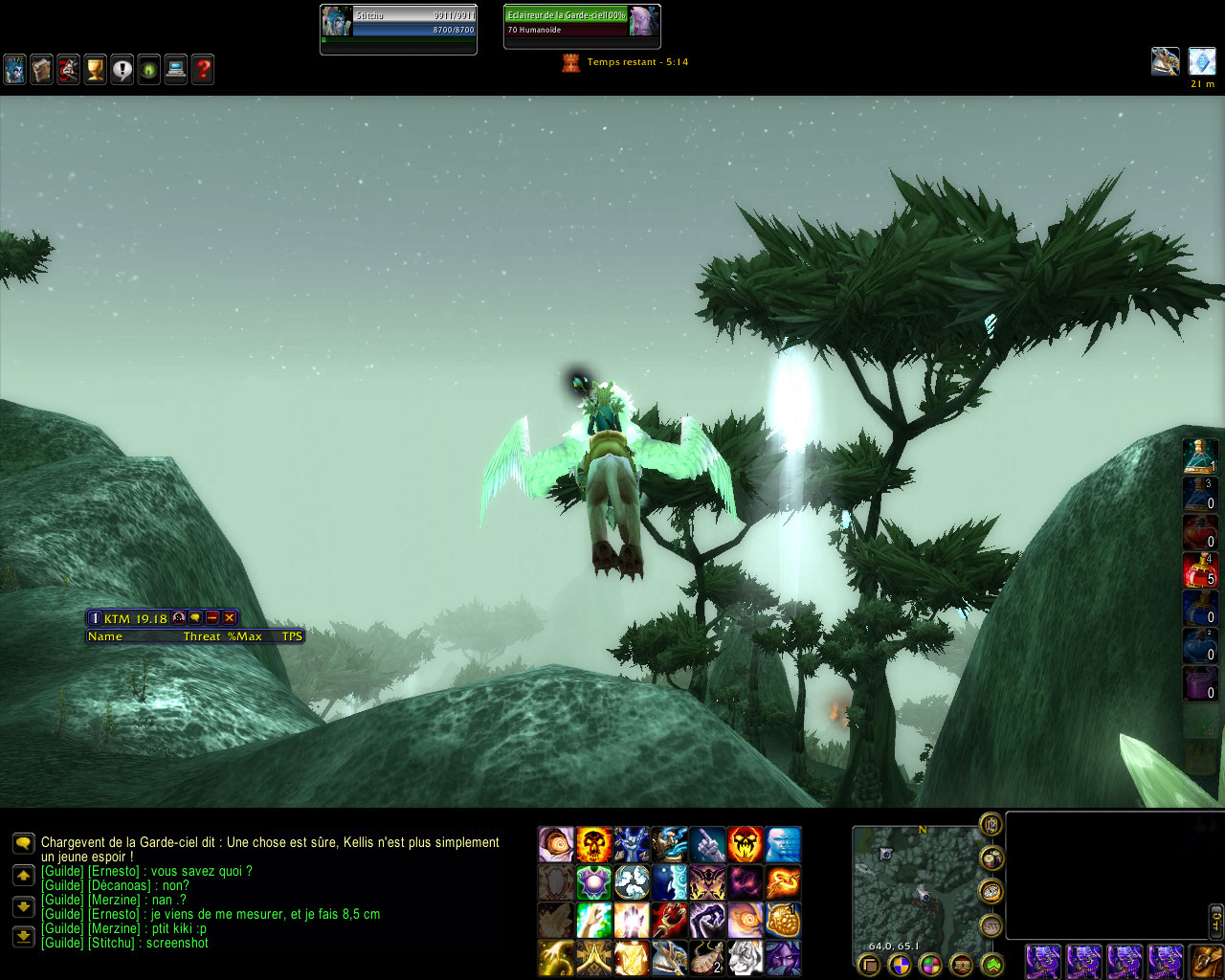
Task: Close the KTM threat meter window
Action: [230, 619]
